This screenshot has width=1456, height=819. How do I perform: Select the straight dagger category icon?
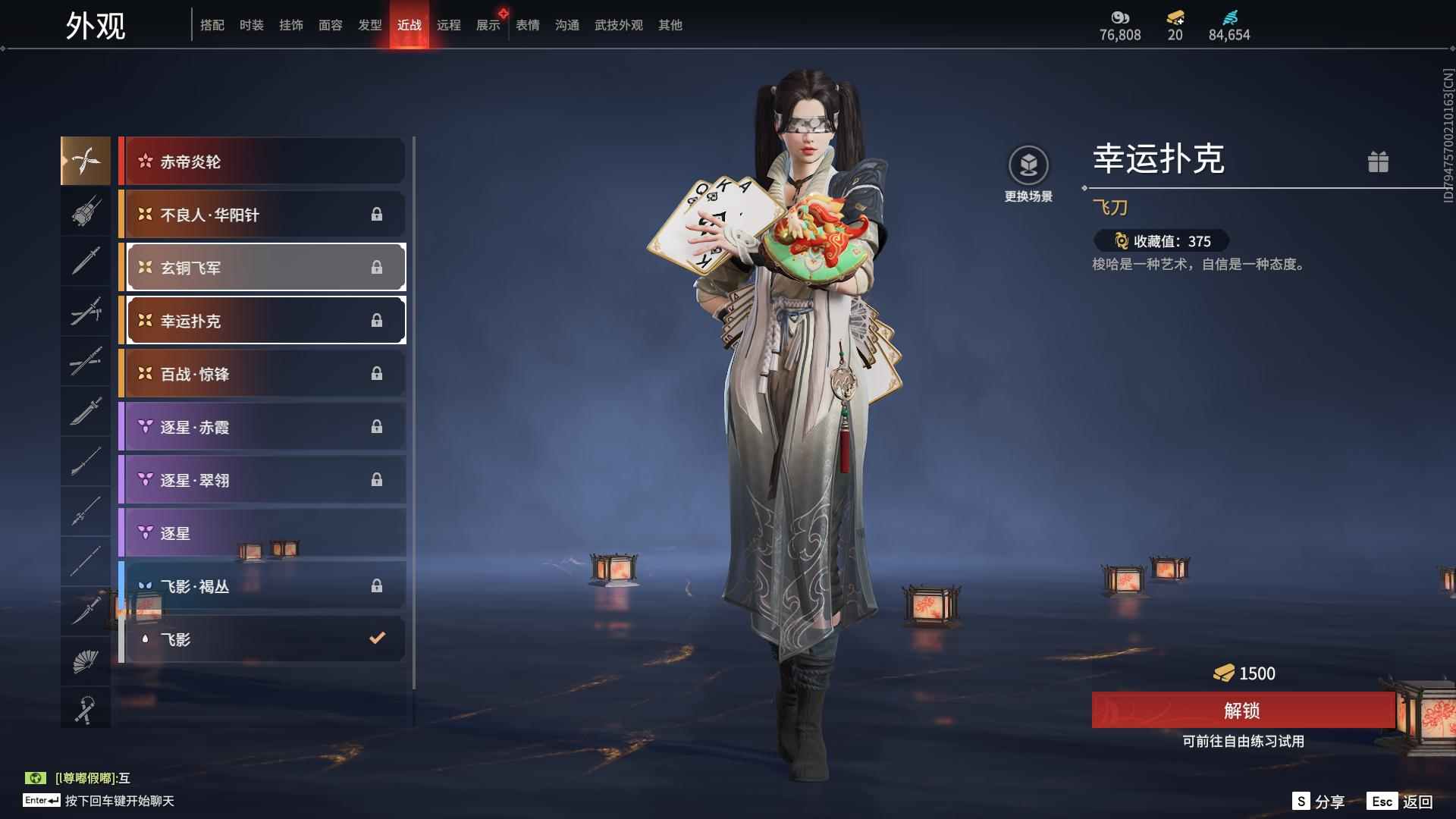pos(86,260)
